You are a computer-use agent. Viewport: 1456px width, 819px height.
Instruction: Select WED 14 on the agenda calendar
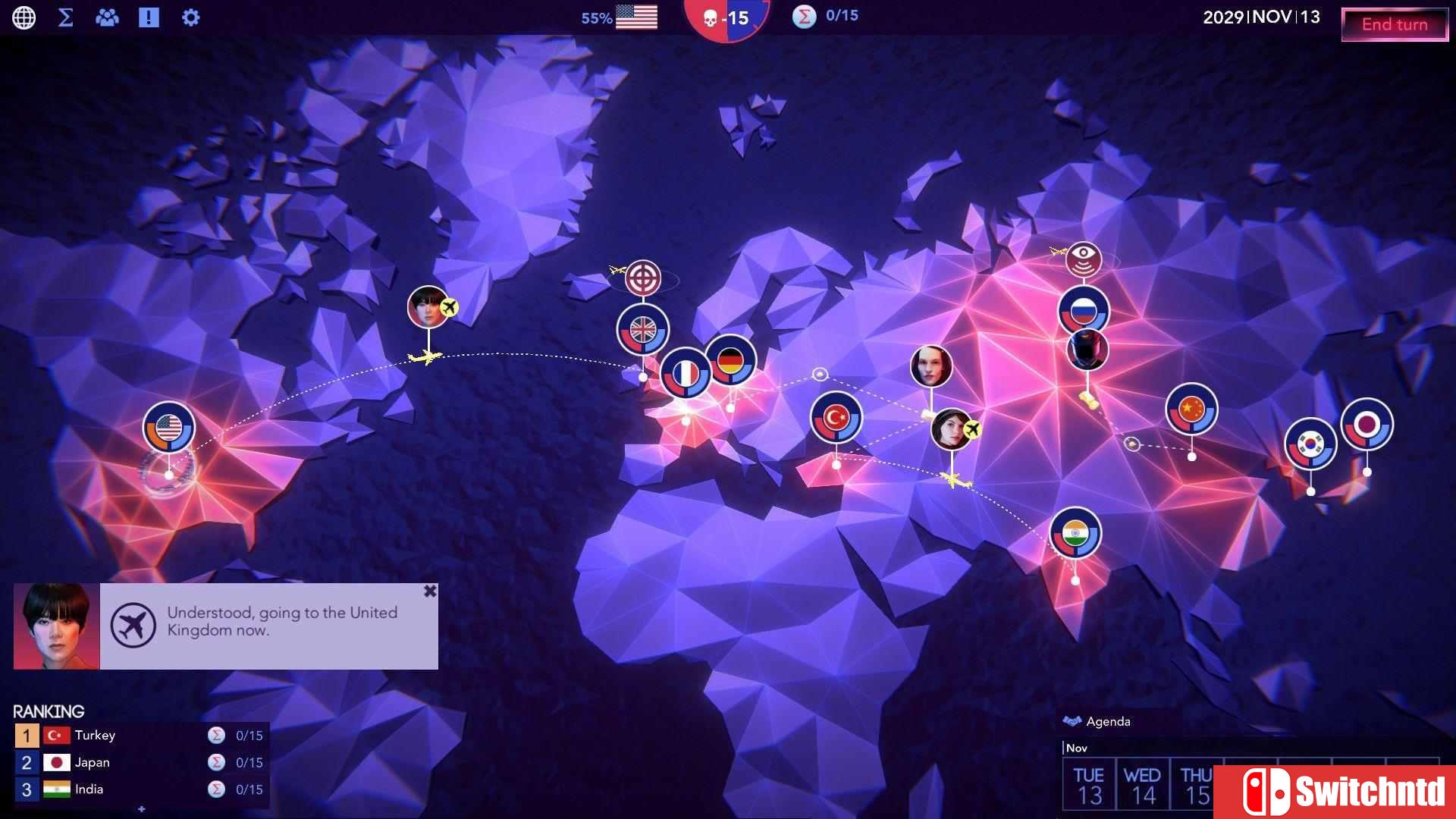pyautogui.click(x=1145, y=783)
